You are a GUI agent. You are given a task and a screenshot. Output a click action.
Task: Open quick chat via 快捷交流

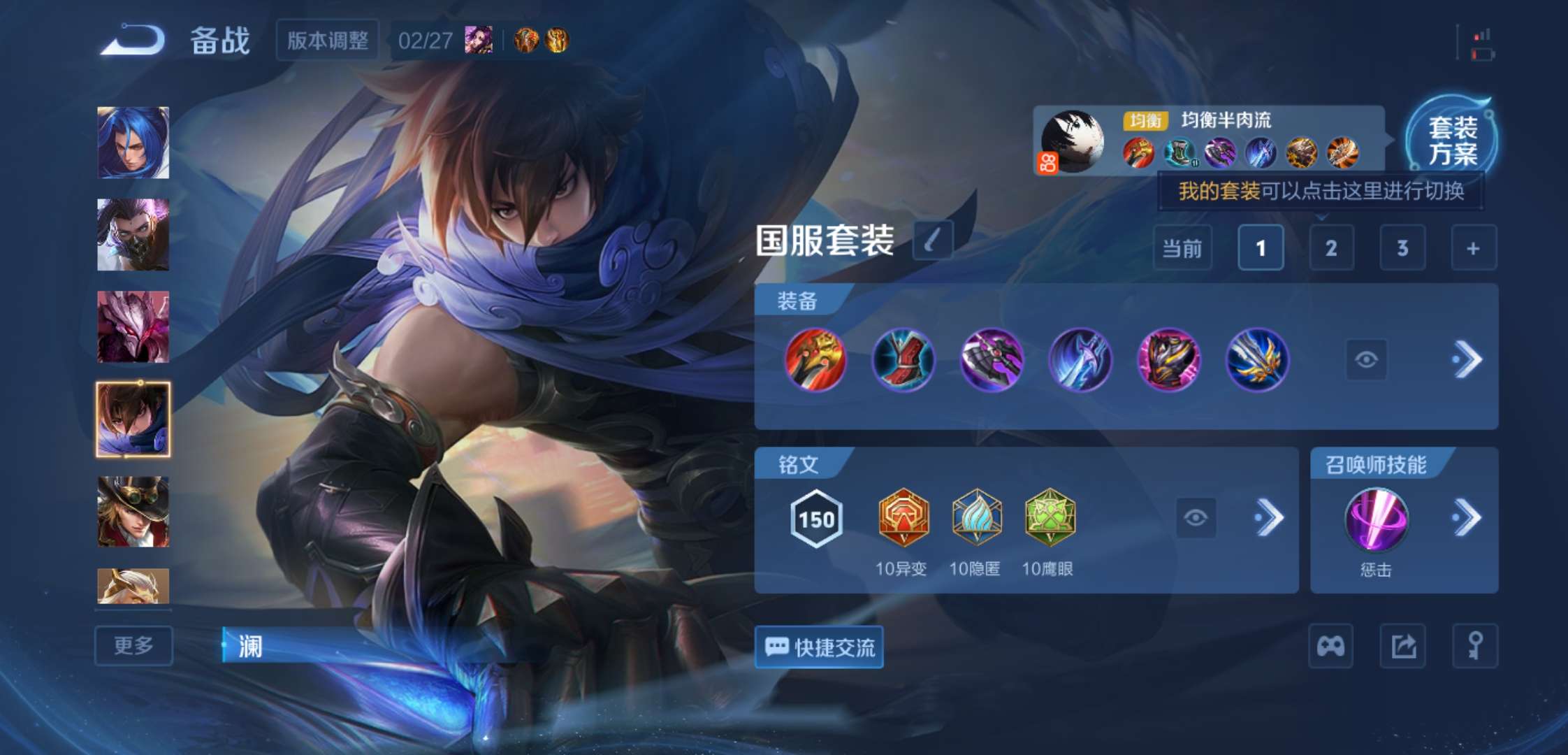click(x=818, y=647)
